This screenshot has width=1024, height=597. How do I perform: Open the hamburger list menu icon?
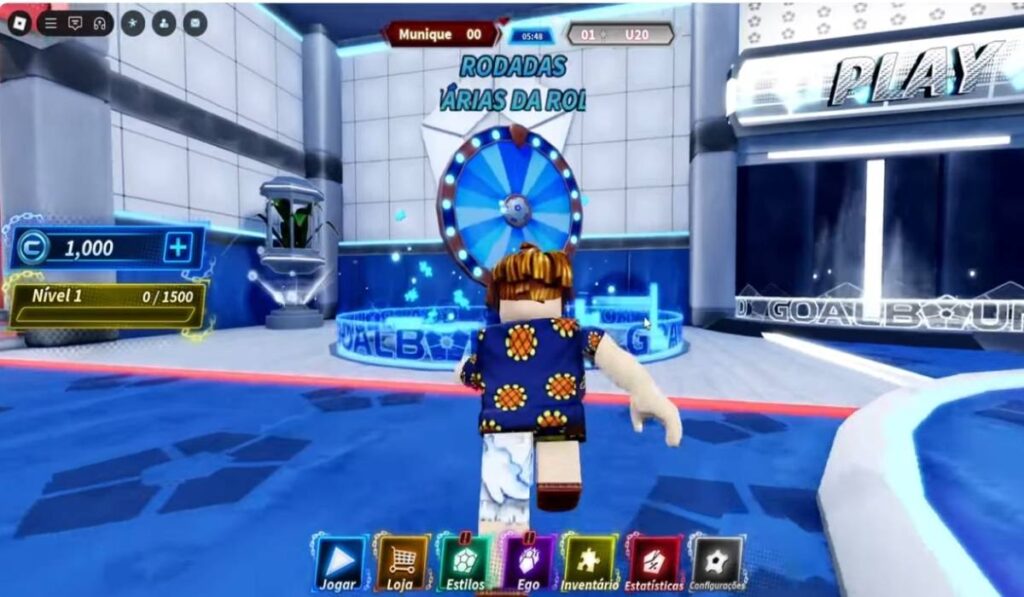[x=51, y=23]
